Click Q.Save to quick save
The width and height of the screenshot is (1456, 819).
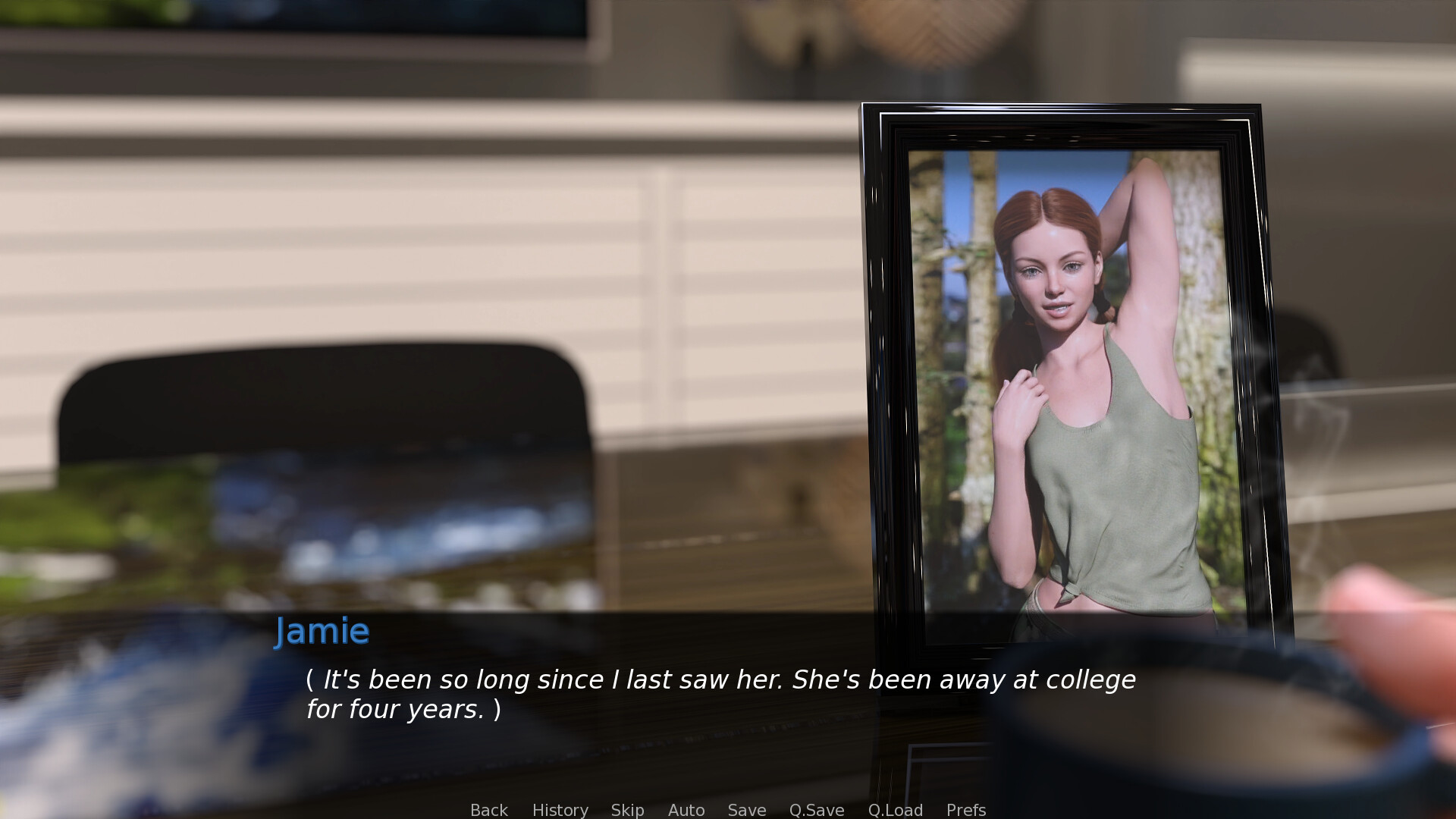pos(816,810)
